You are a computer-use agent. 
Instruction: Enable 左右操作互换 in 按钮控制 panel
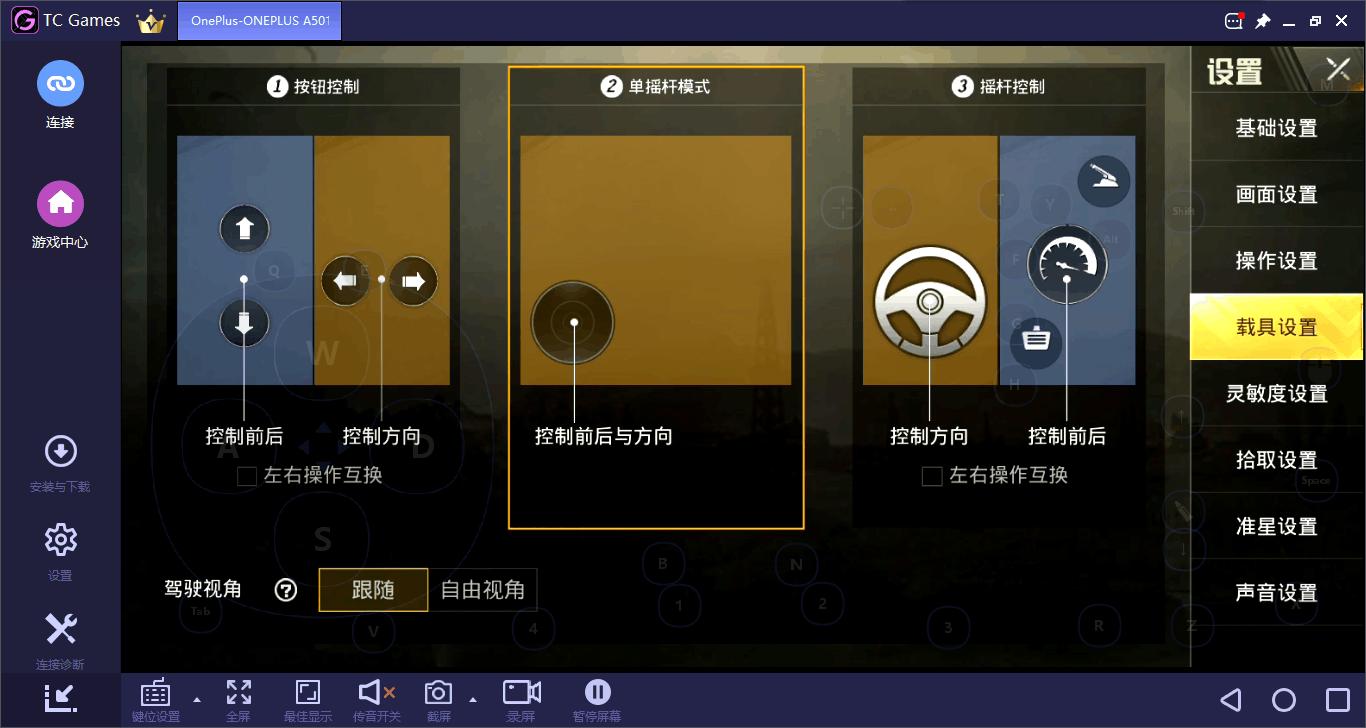(246, 475)
